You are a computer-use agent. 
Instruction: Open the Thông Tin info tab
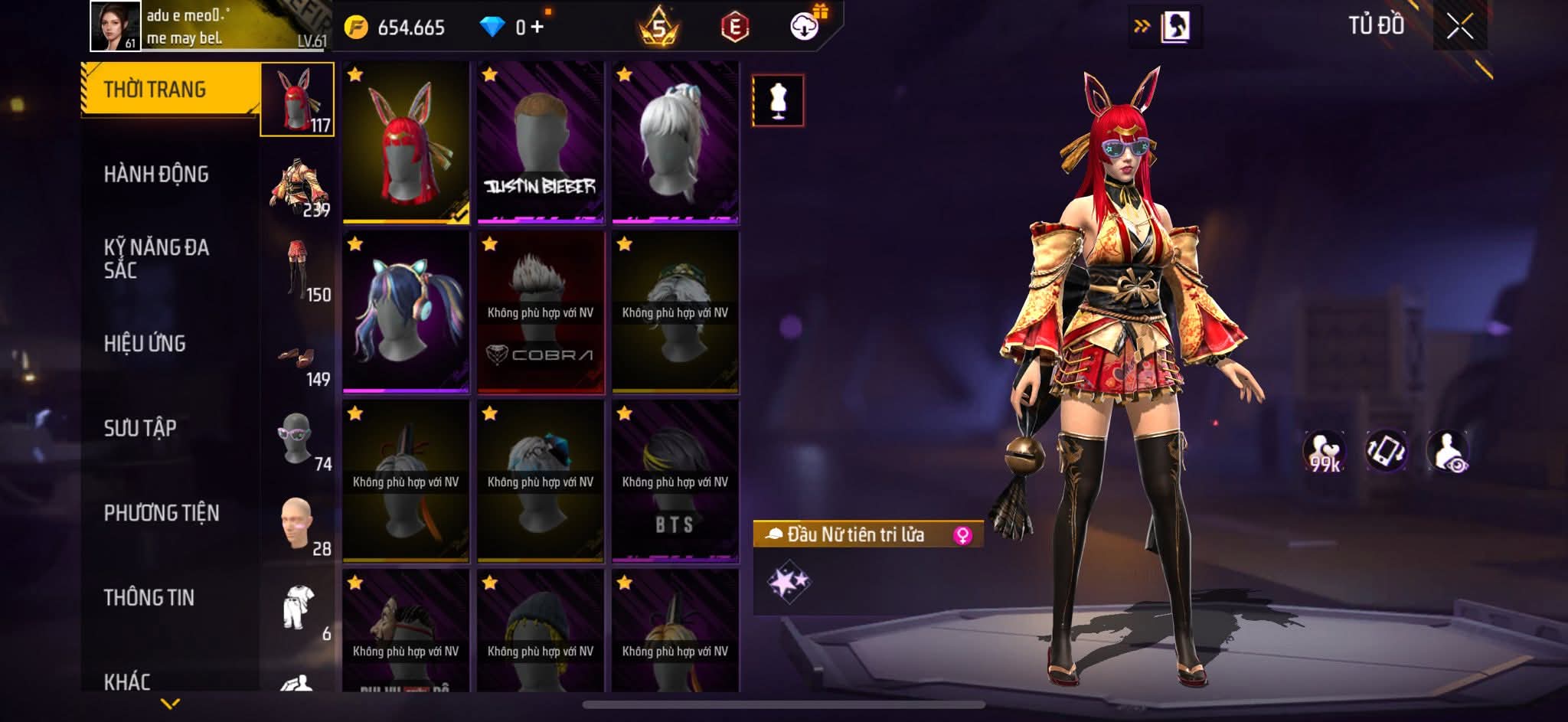click(x=149, y=598)
